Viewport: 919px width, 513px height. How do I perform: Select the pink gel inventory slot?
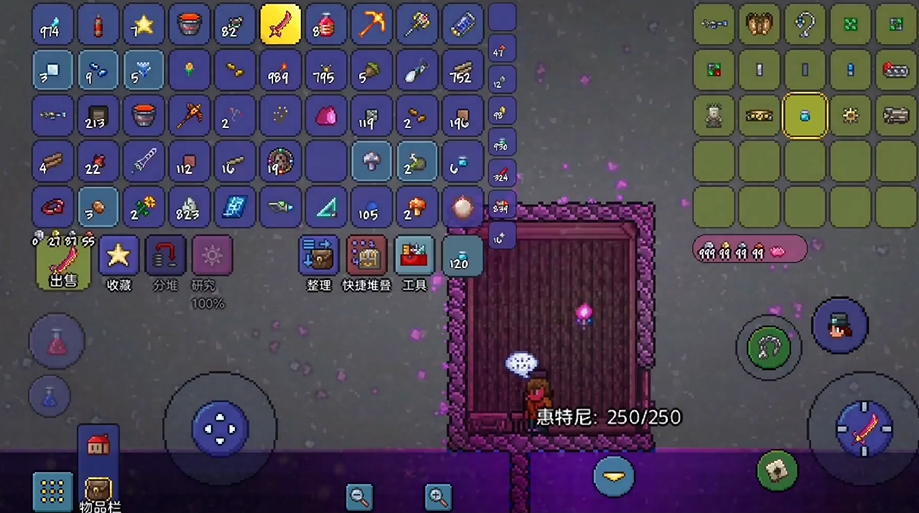(x=326, y=116)
